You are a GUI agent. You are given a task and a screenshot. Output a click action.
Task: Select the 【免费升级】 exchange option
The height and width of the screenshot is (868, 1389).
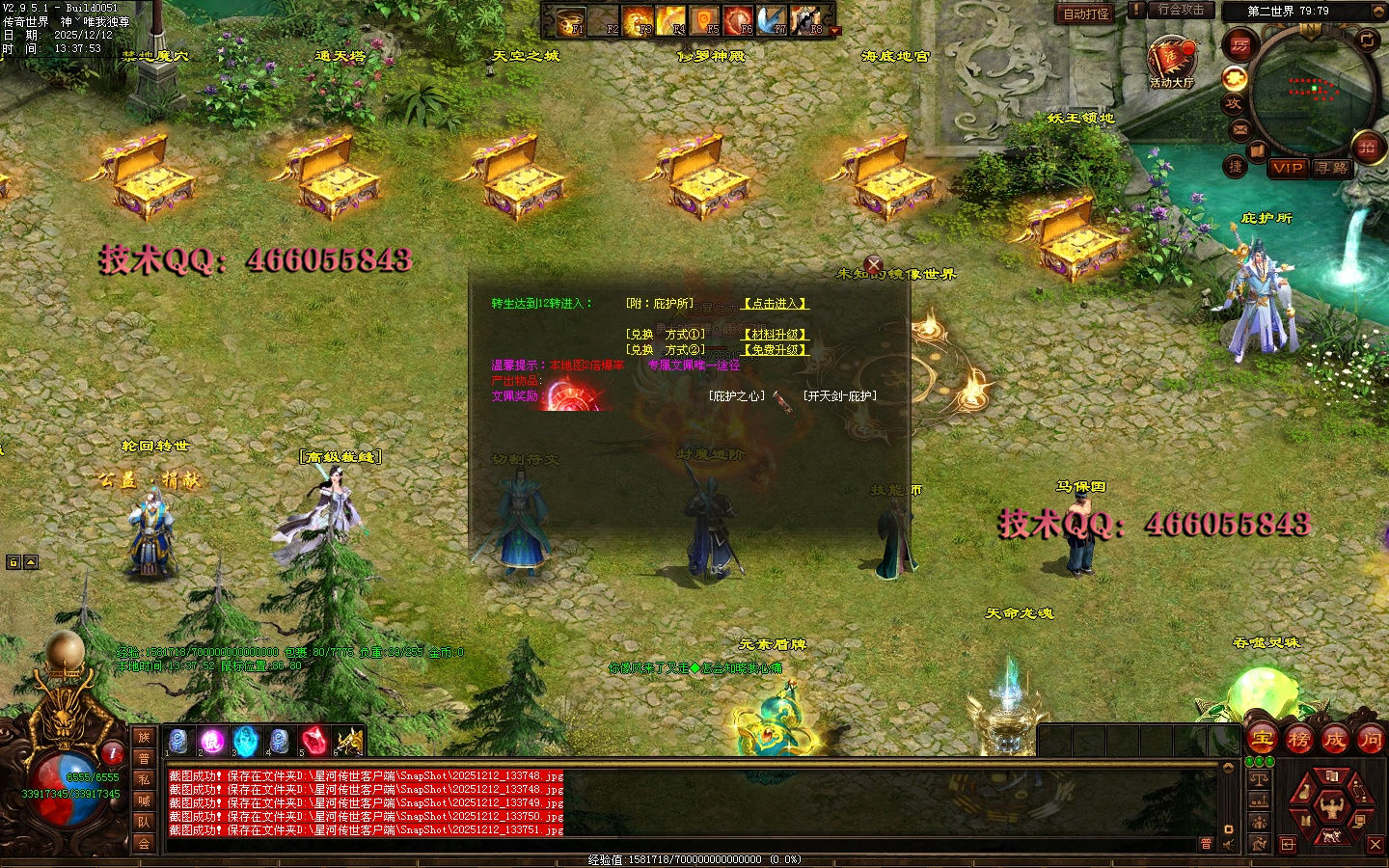coord(775,350)
